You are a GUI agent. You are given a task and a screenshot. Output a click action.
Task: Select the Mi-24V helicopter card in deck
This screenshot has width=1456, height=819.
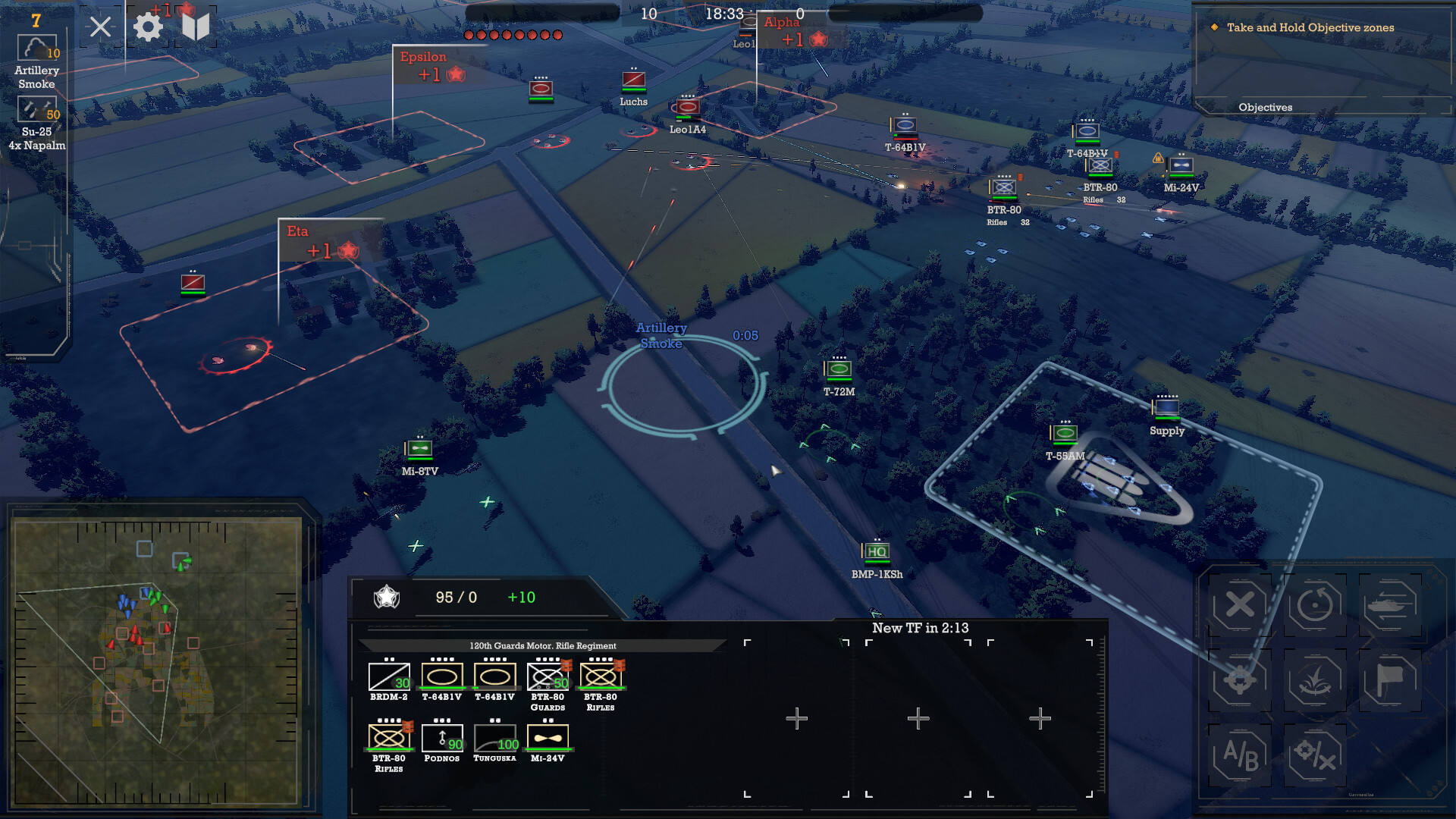[x=548, y=738]
